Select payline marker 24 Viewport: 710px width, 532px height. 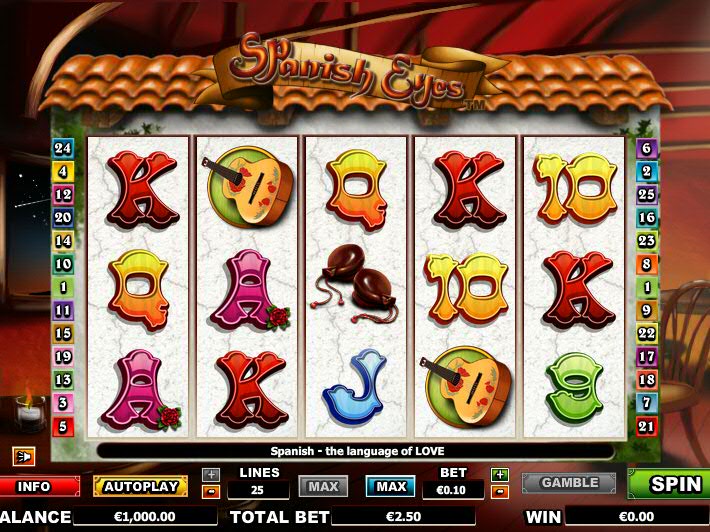tap(63, 148)
